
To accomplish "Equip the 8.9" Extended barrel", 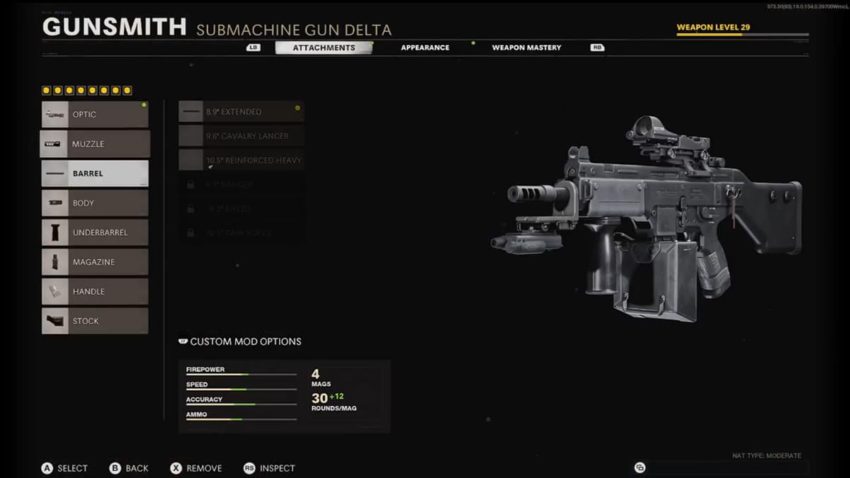I will point(241,111).
